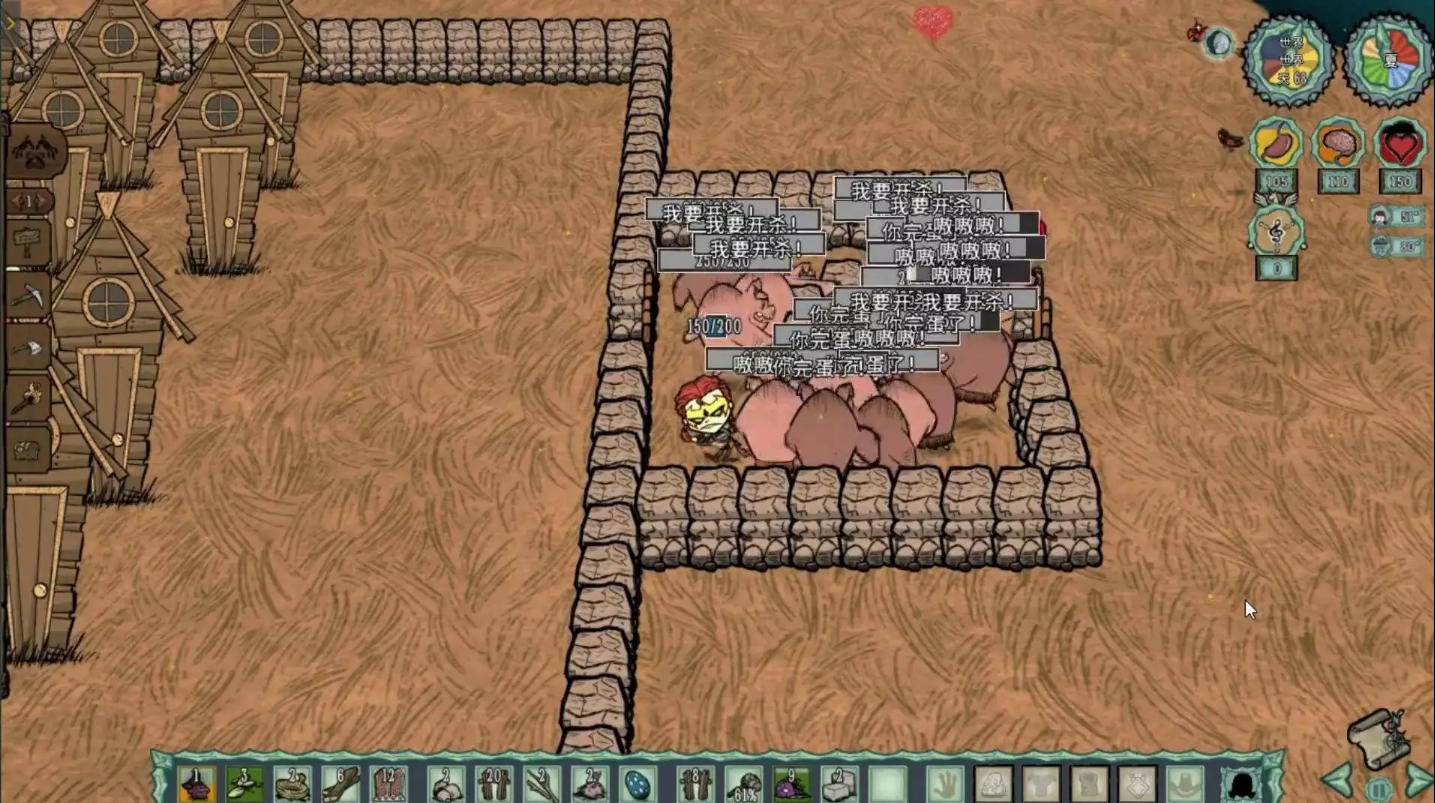Select the first inventory slot with purple item
The width and height of the screenshot is (1435, 803).
[x=196, y=783]
